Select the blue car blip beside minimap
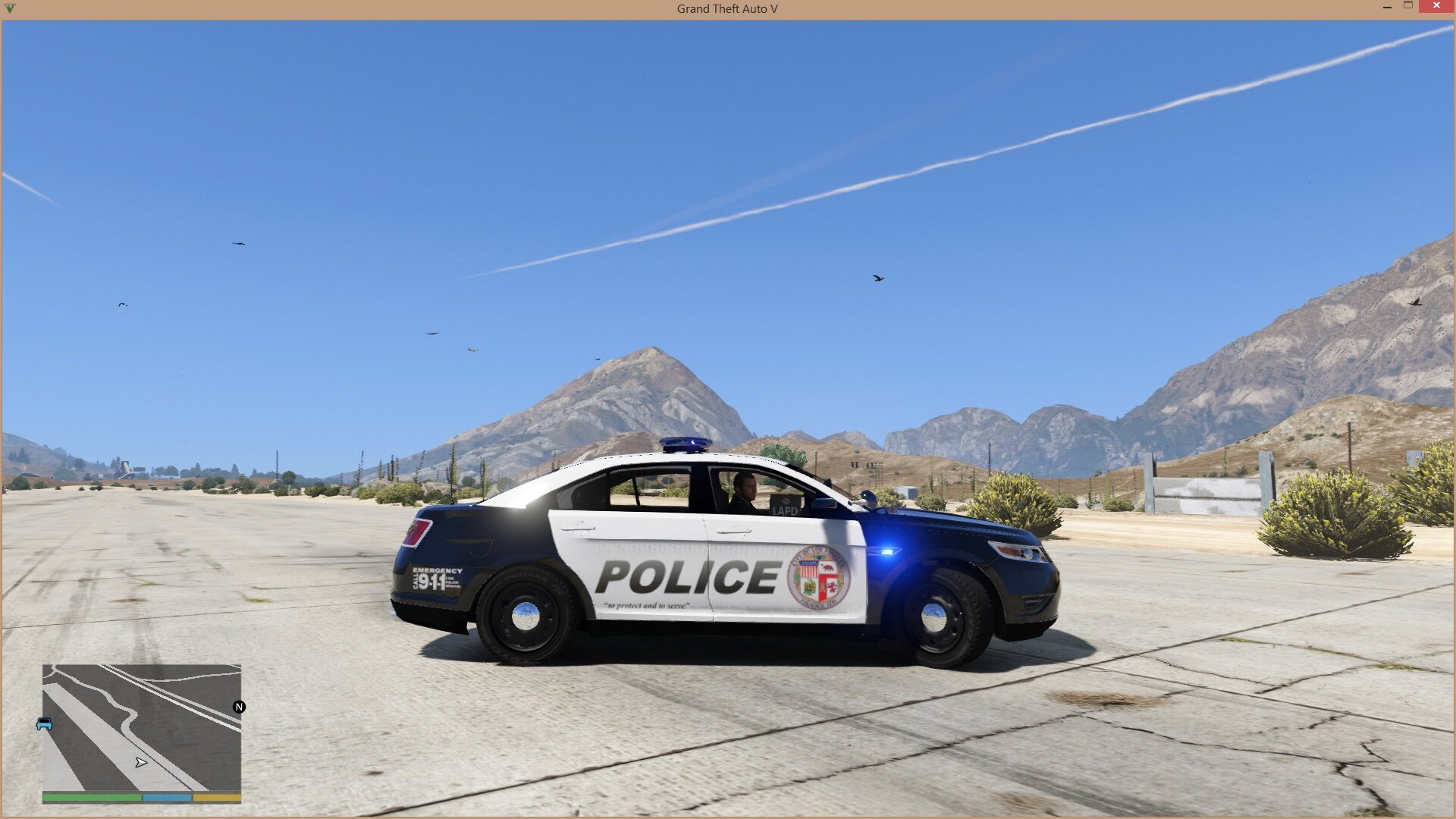Image resolution: width=1456 pixels, height=819 pixels. coord(44,724)
